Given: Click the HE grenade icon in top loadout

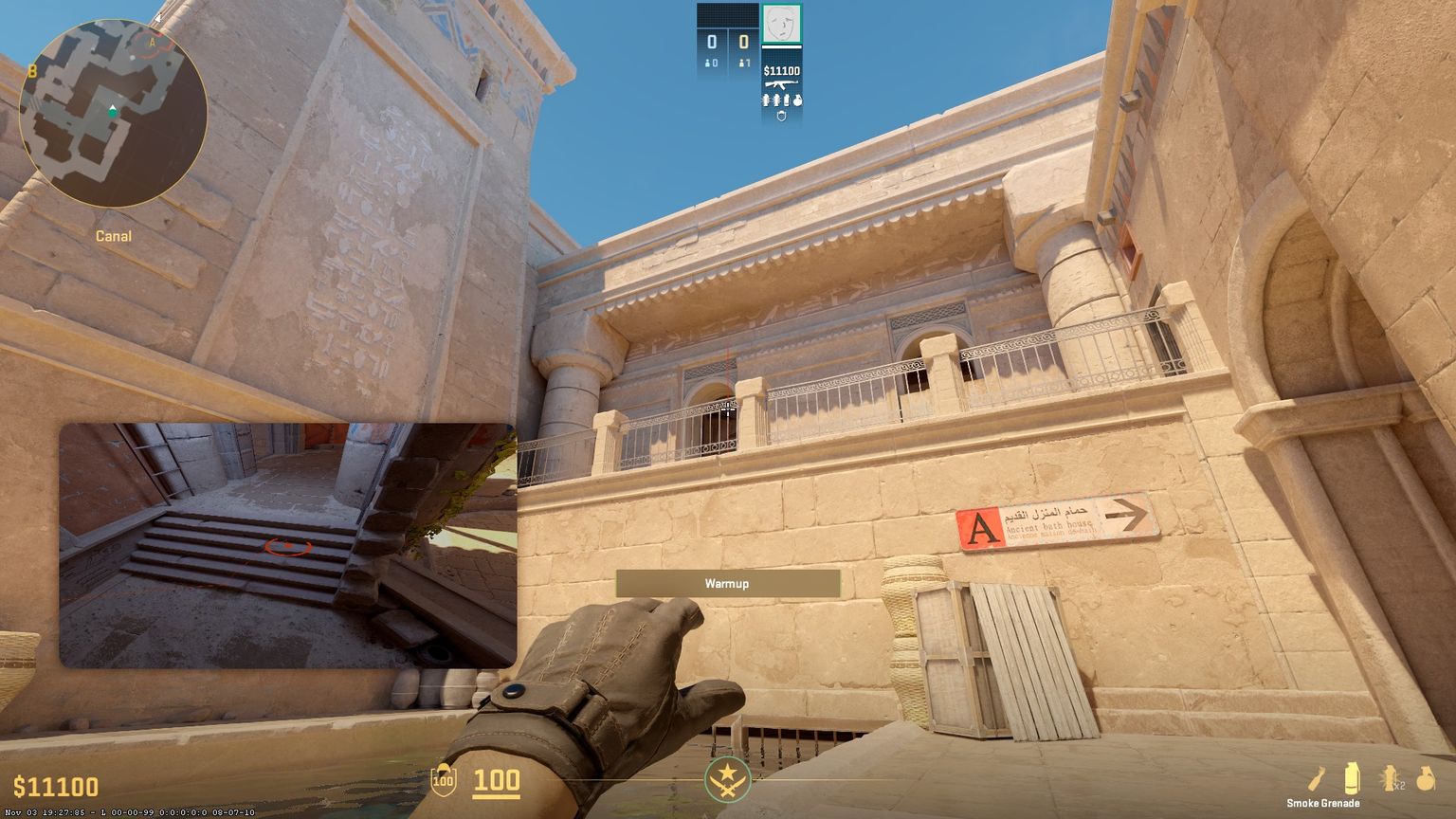Looking at the screenshot, I should click(797, 100).
